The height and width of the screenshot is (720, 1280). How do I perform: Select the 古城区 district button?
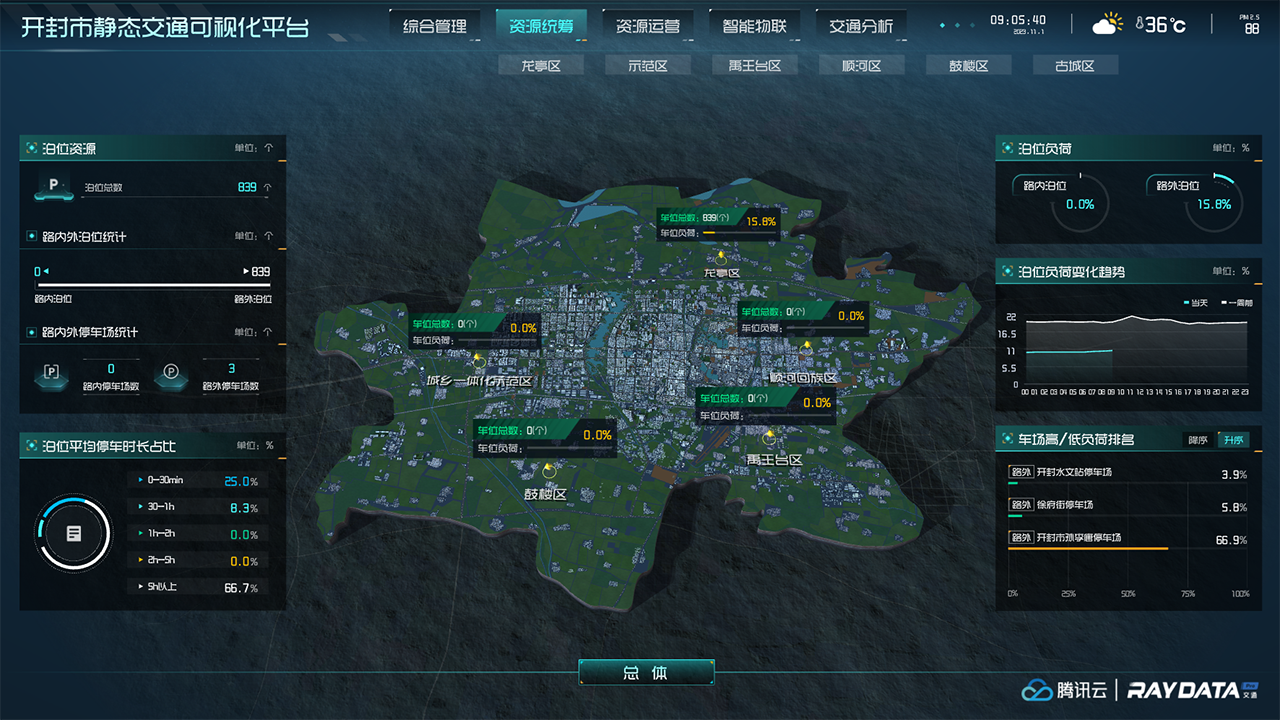coord(1075,63)
